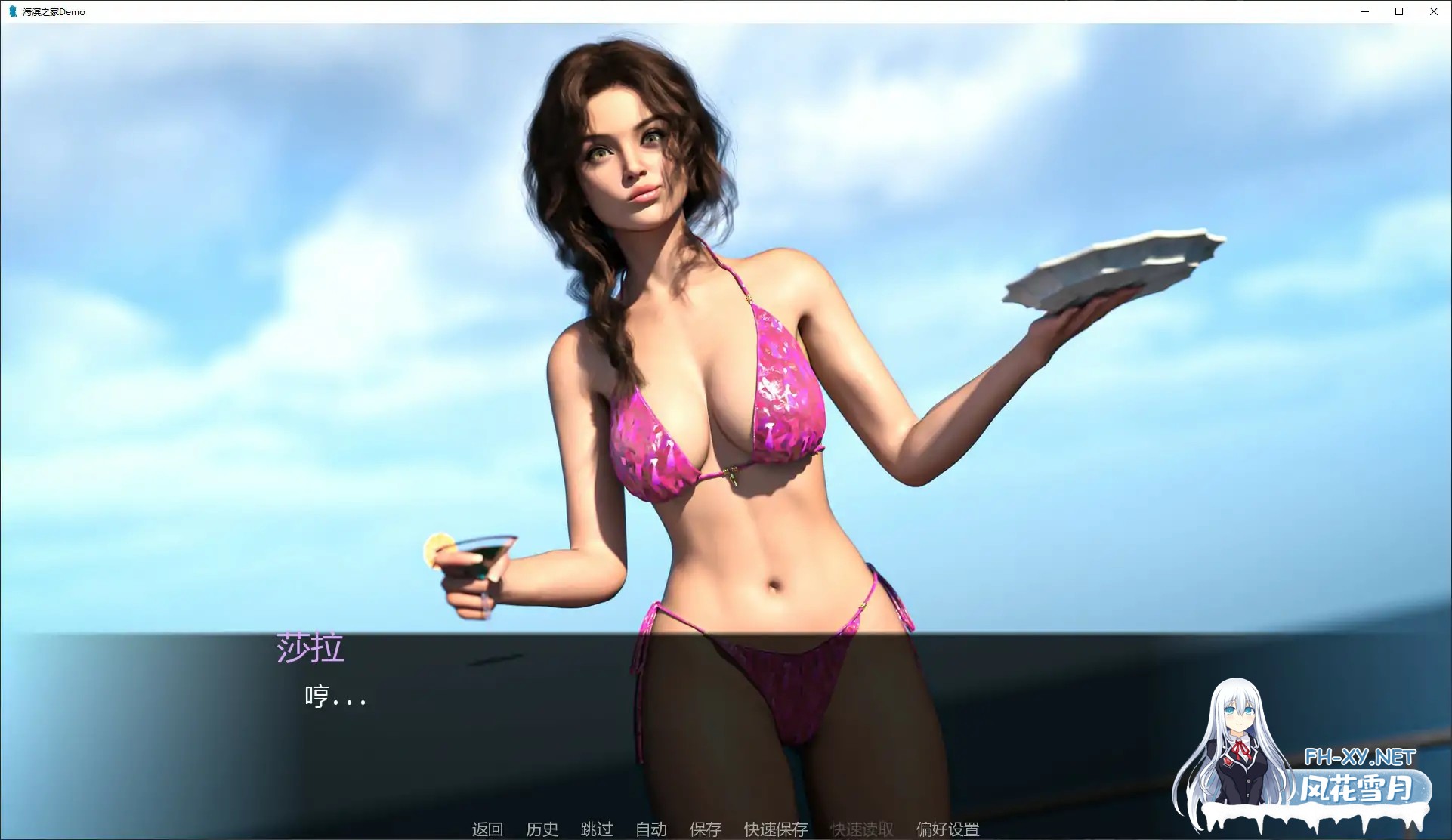Close the 海滨之家Demo window
1452x840 pixels.
click(x=1433, y=11)
